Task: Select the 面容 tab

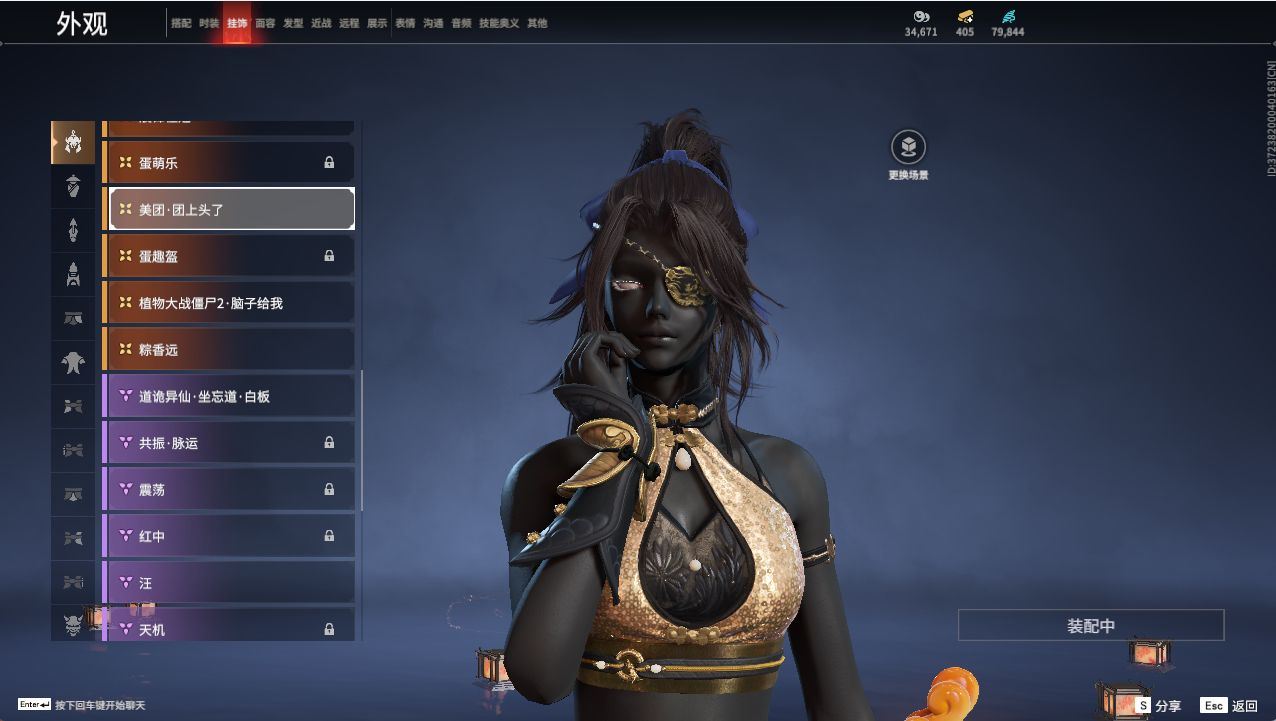Action: click(x=265, y=23)
